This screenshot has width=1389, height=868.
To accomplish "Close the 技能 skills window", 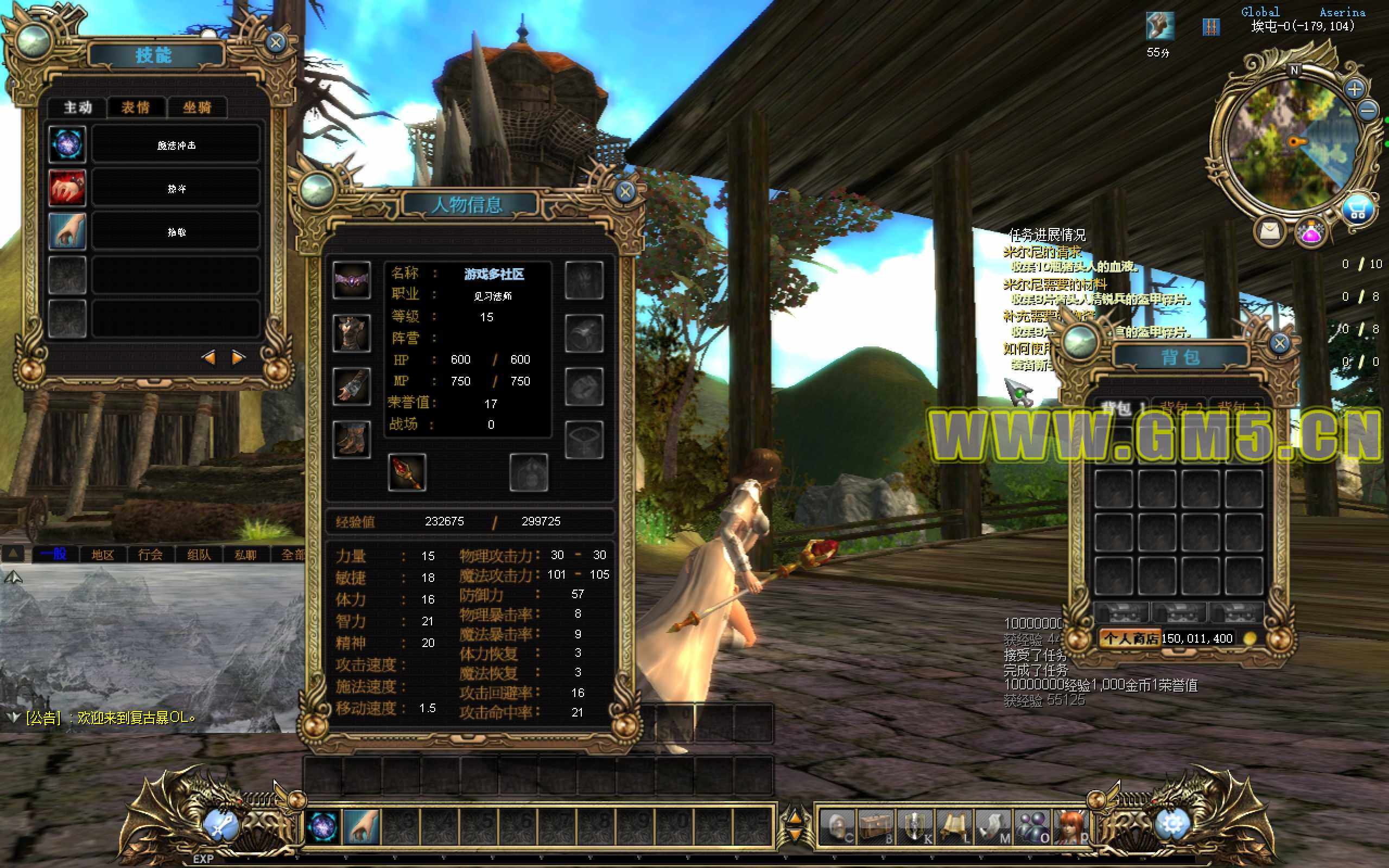I will click(276, 42).
